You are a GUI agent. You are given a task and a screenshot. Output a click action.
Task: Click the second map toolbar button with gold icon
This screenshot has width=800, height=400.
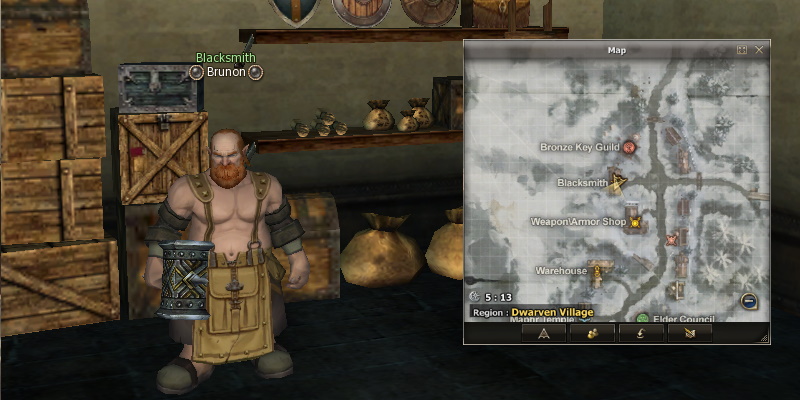(593, 333)
